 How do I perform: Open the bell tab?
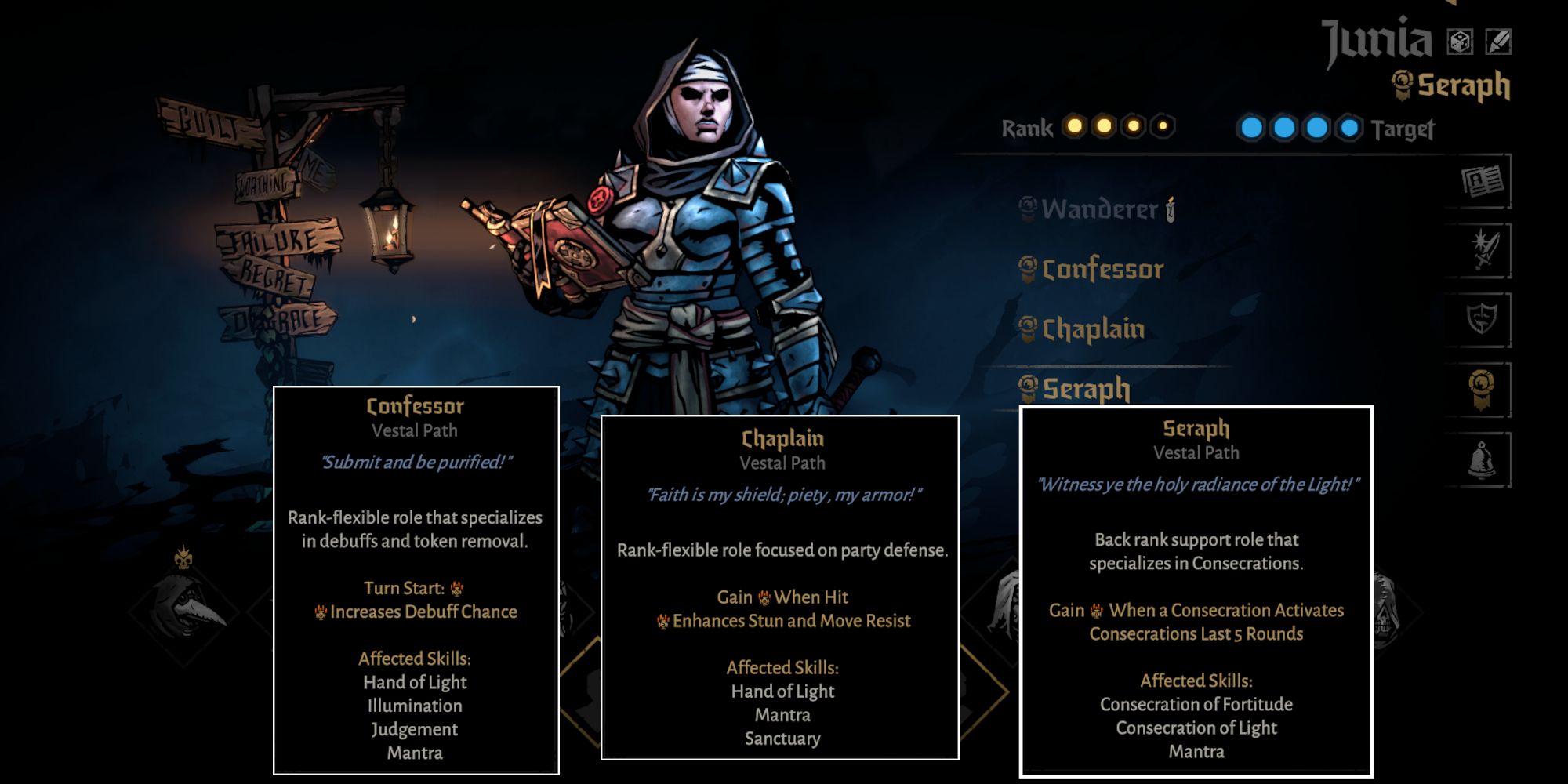coord(1482,459)
